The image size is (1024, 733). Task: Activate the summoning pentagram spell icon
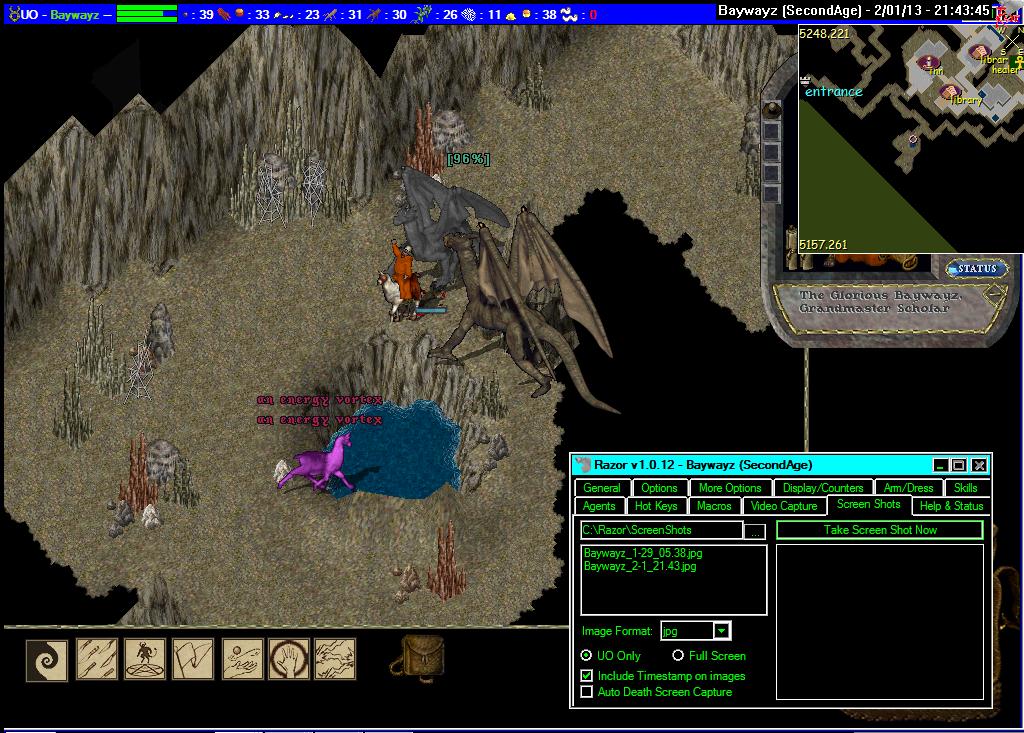pos(145,660)
